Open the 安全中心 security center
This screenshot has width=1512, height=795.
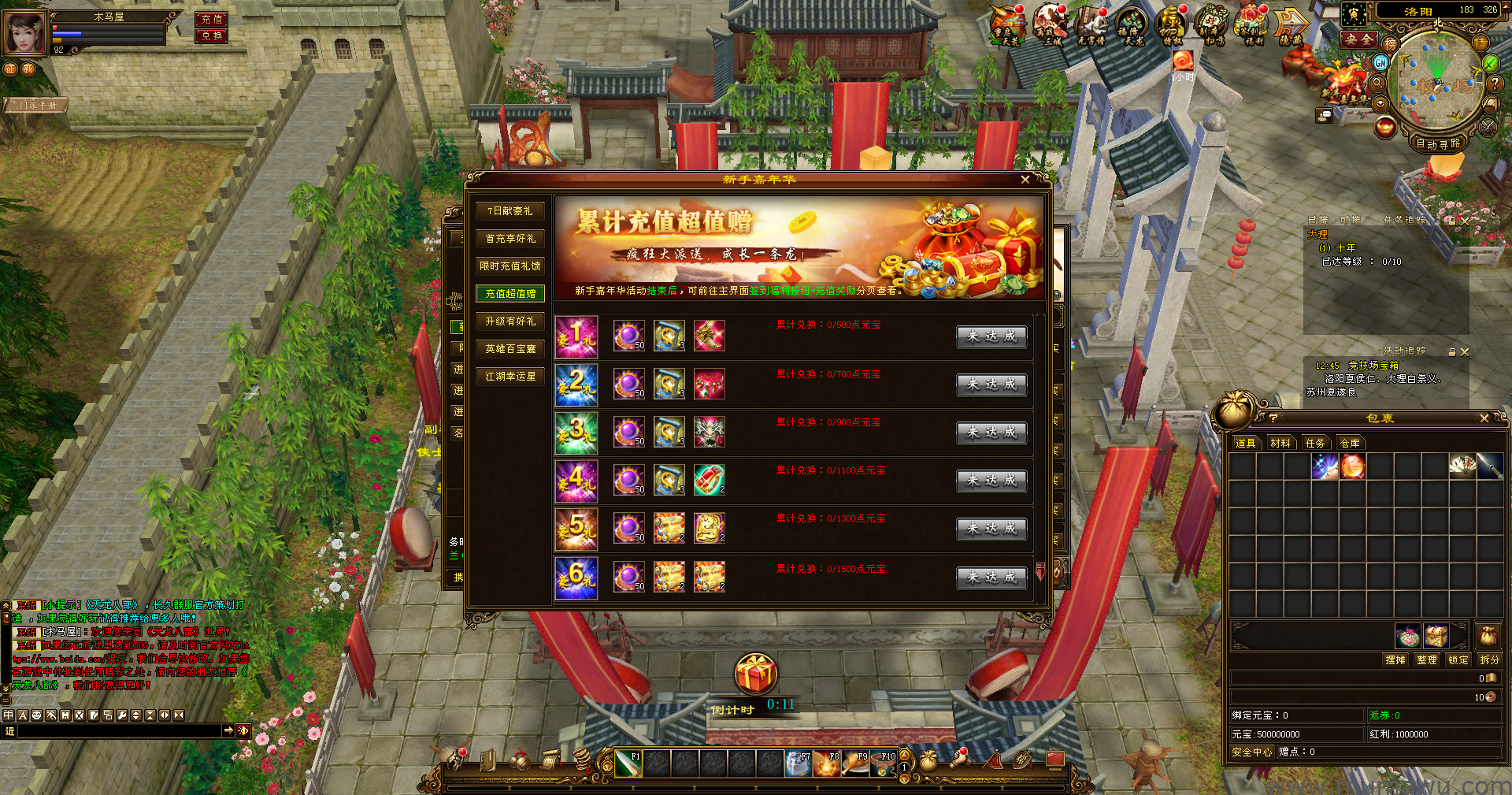pyautogui.click(x=1251, y=752)
